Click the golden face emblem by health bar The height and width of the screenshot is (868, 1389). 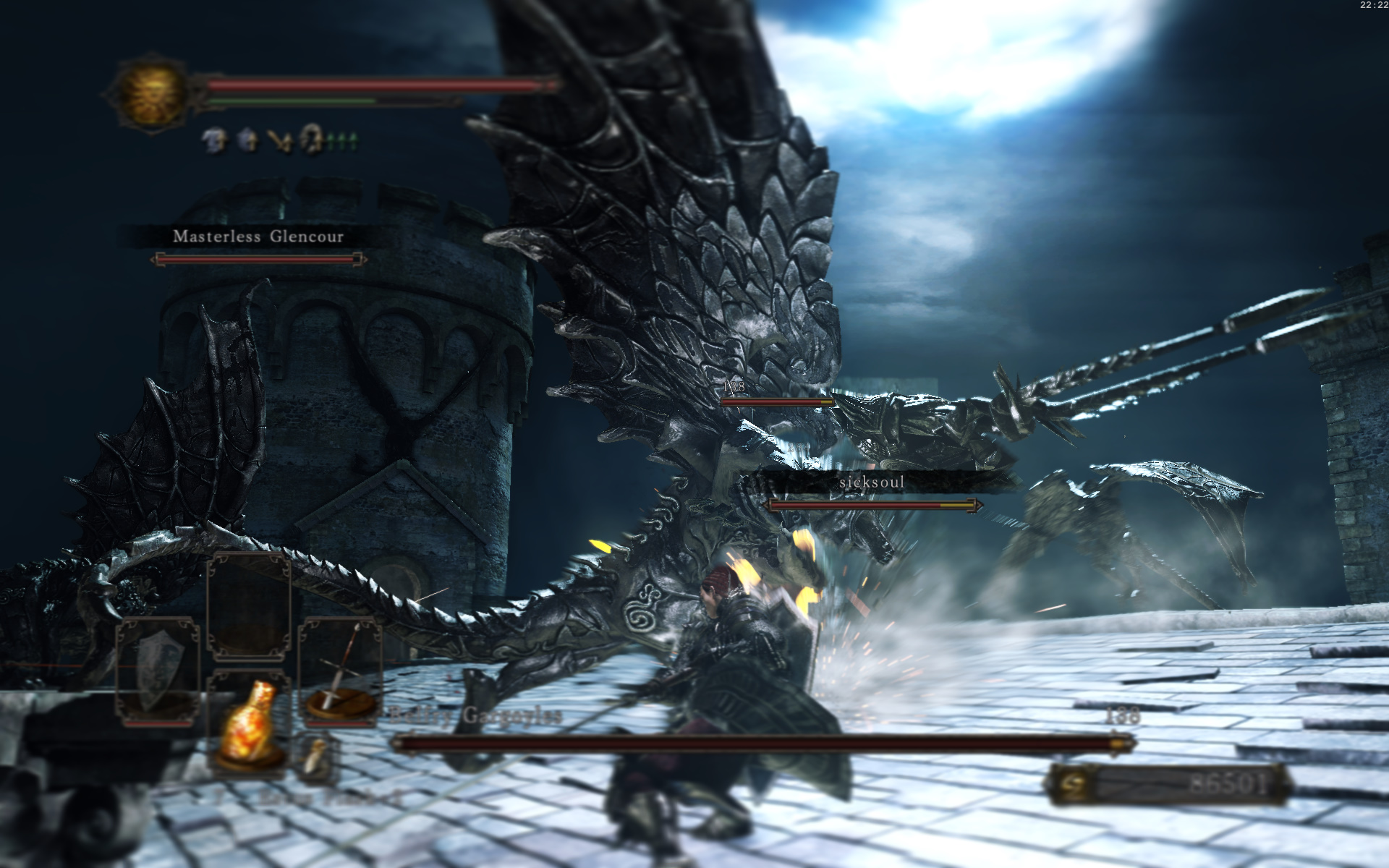click(150, 93)
